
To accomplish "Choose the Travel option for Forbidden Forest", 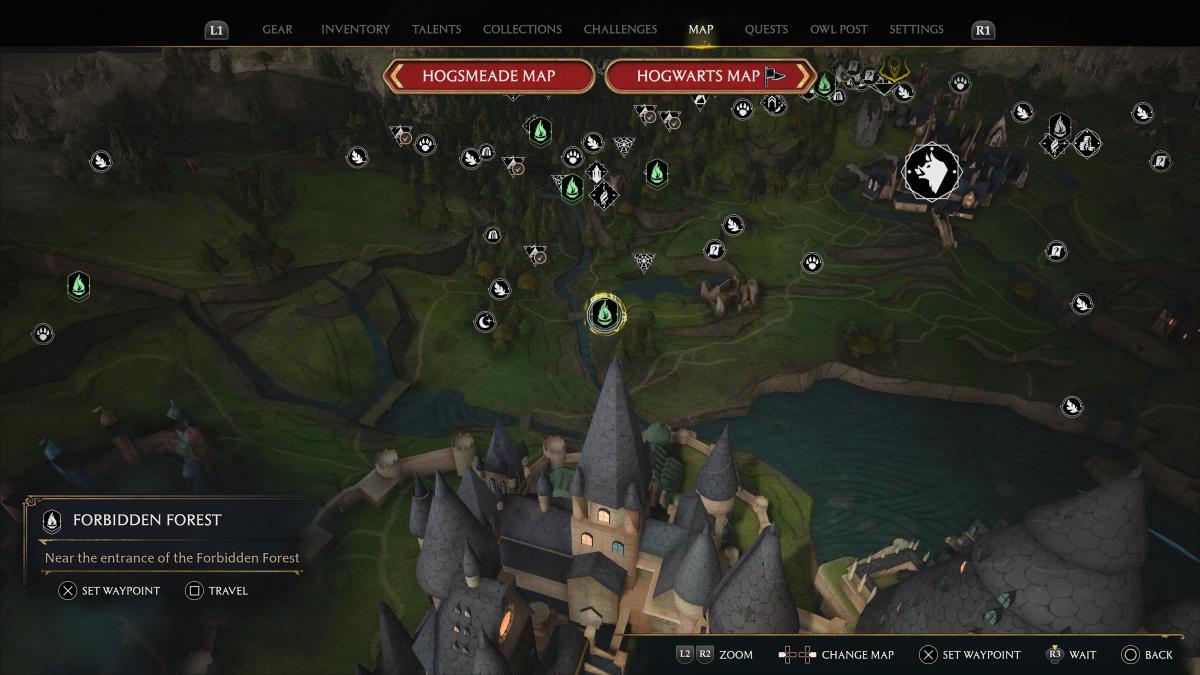I will tap(217, 591).
